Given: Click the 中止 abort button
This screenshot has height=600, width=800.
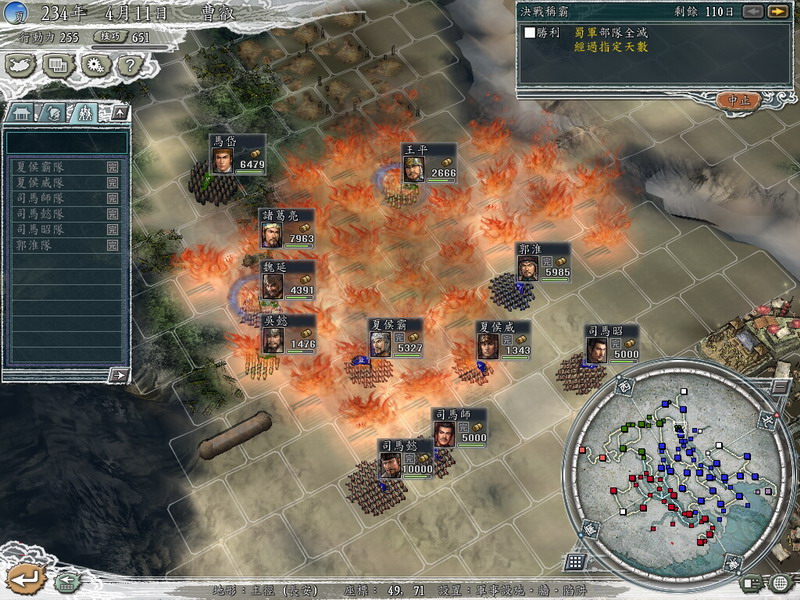Looking at the screenshot, I should (x=741, y=100).
